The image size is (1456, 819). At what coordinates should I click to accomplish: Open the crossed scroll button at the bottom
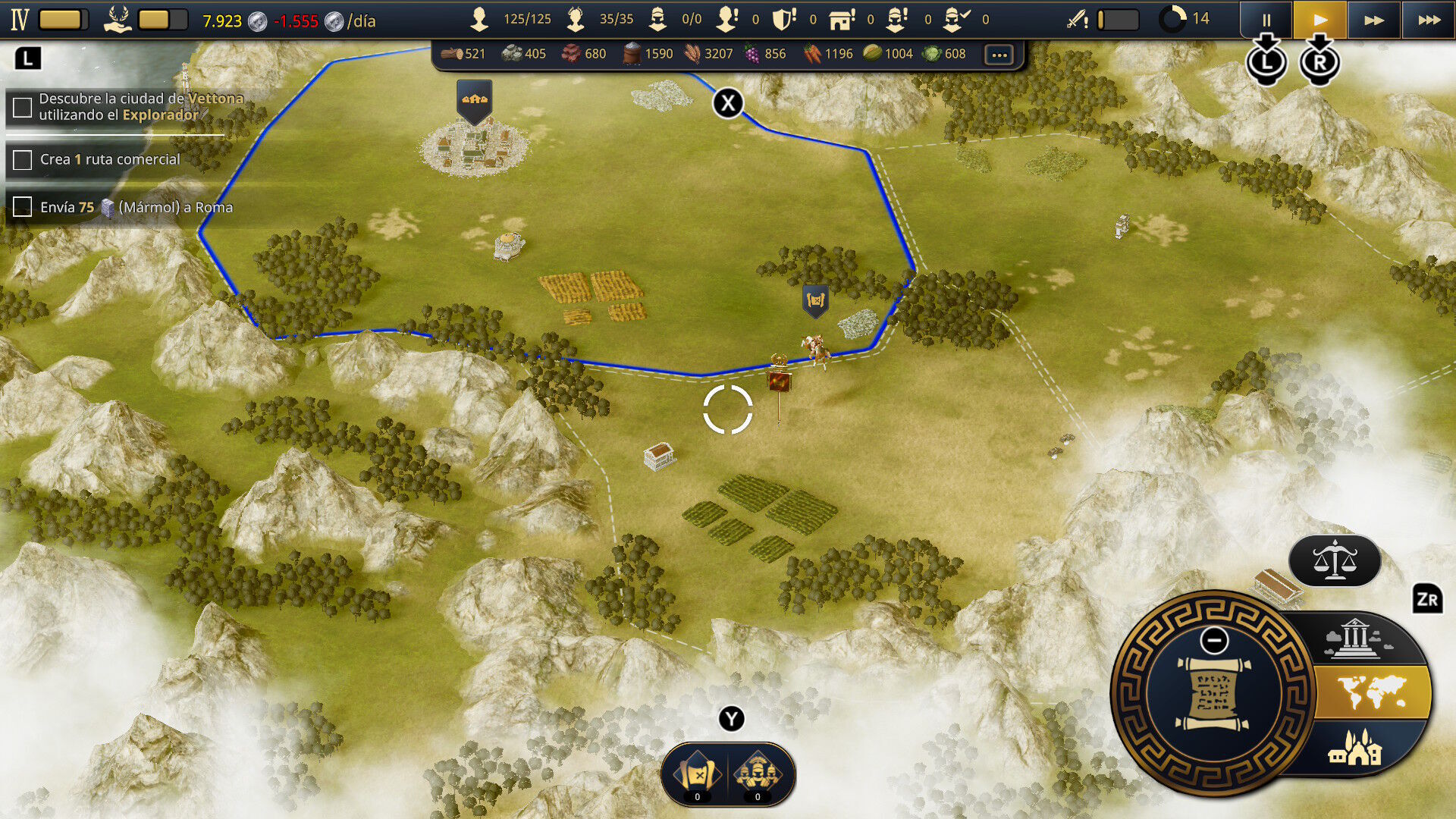click(x=697, y=774)
